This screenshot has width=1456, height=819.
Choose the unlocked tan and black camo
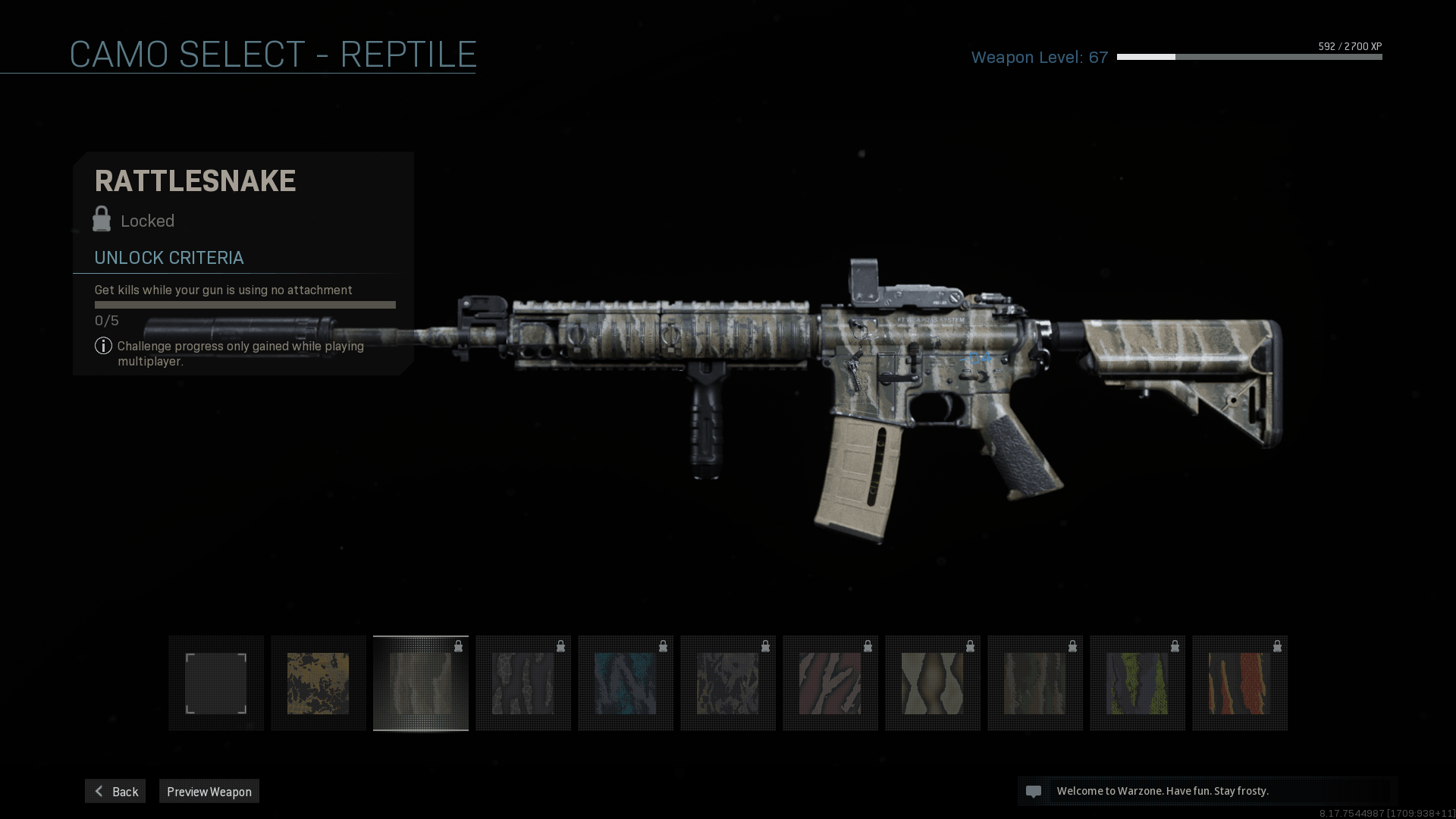click(x=318, y=683)
